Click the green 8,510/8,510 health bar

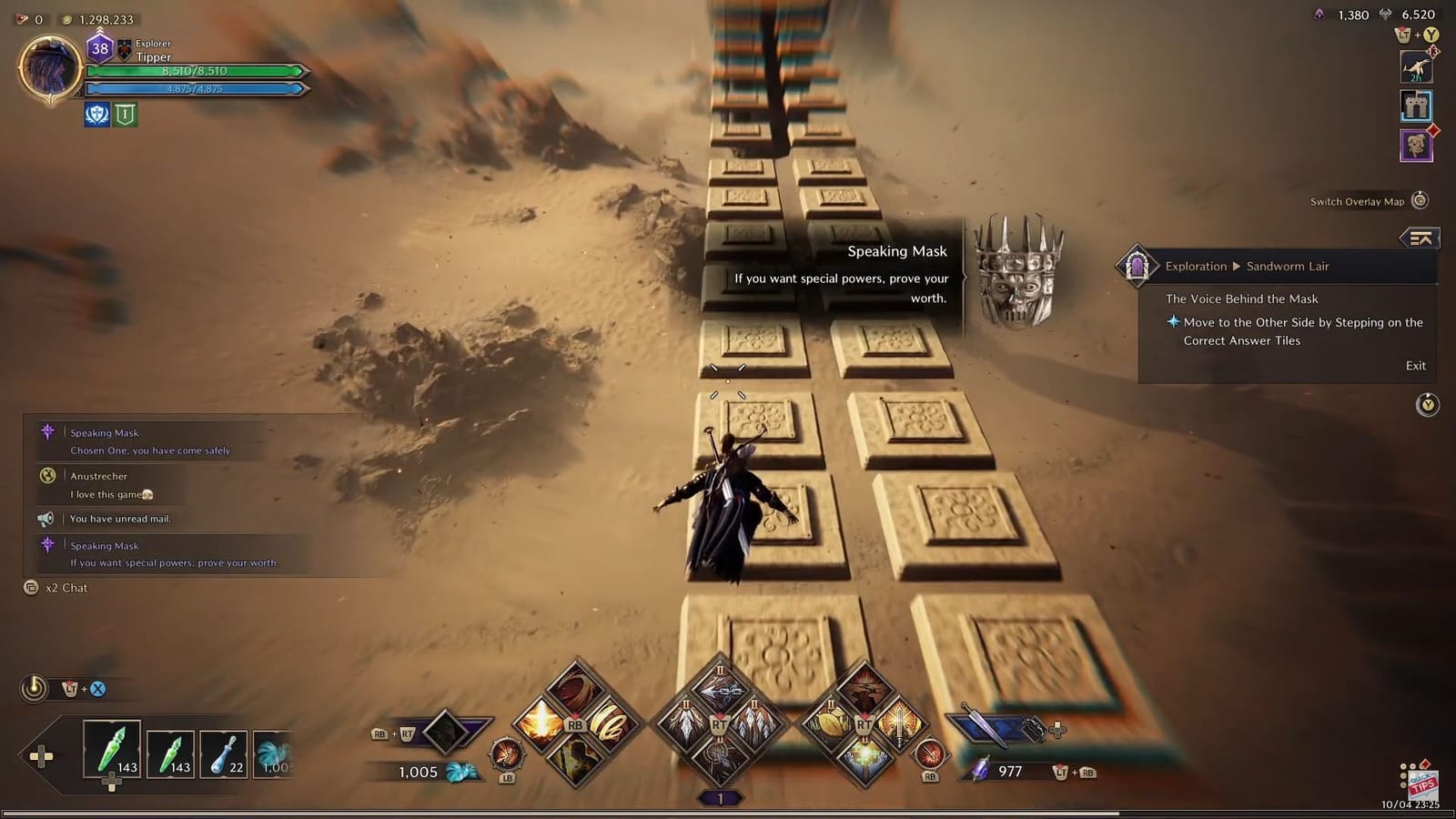pyautogui.click(x=196, y=71)
